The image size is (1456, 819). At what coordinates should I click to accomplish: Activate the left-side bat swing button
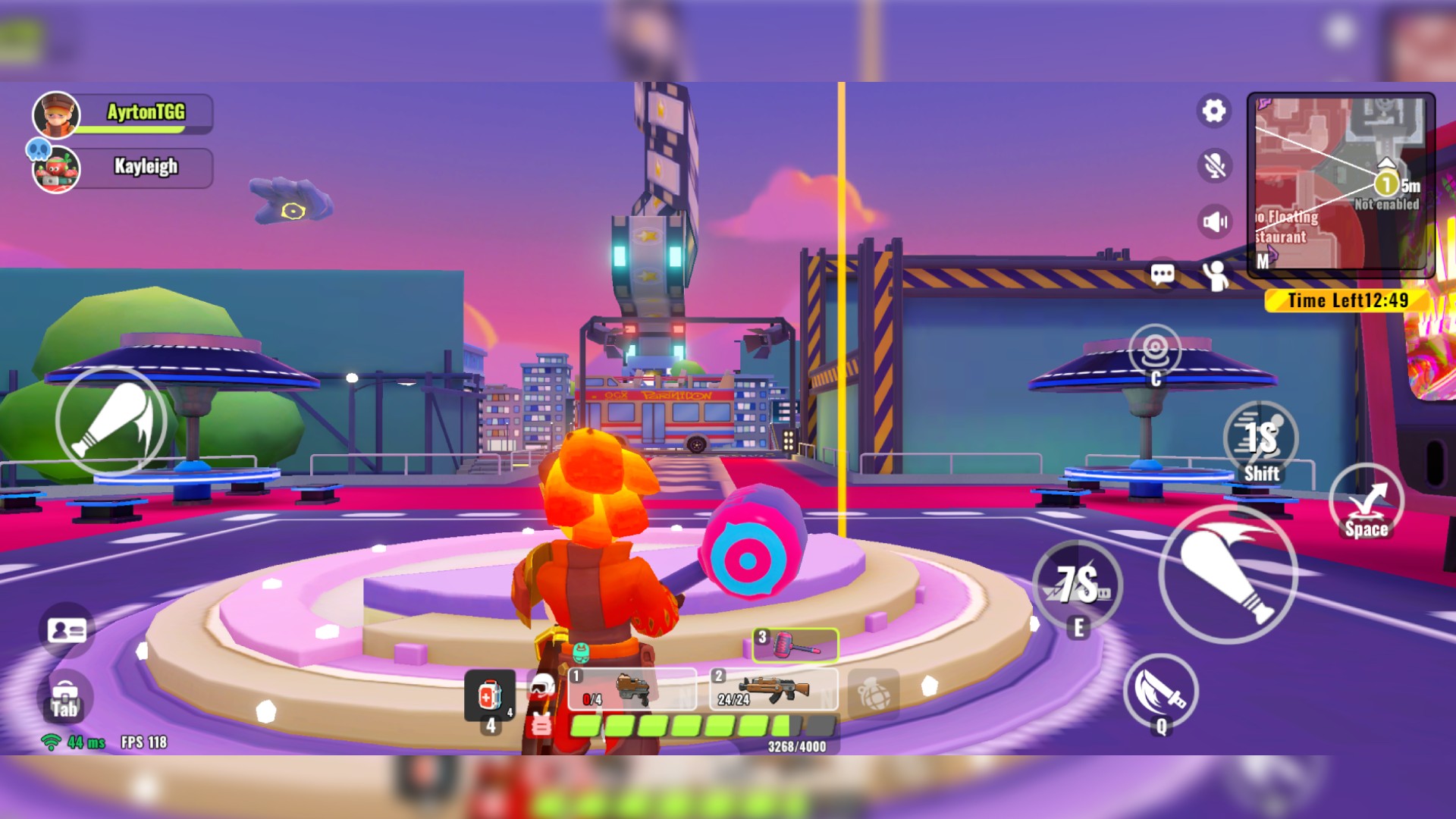point(111,421)
